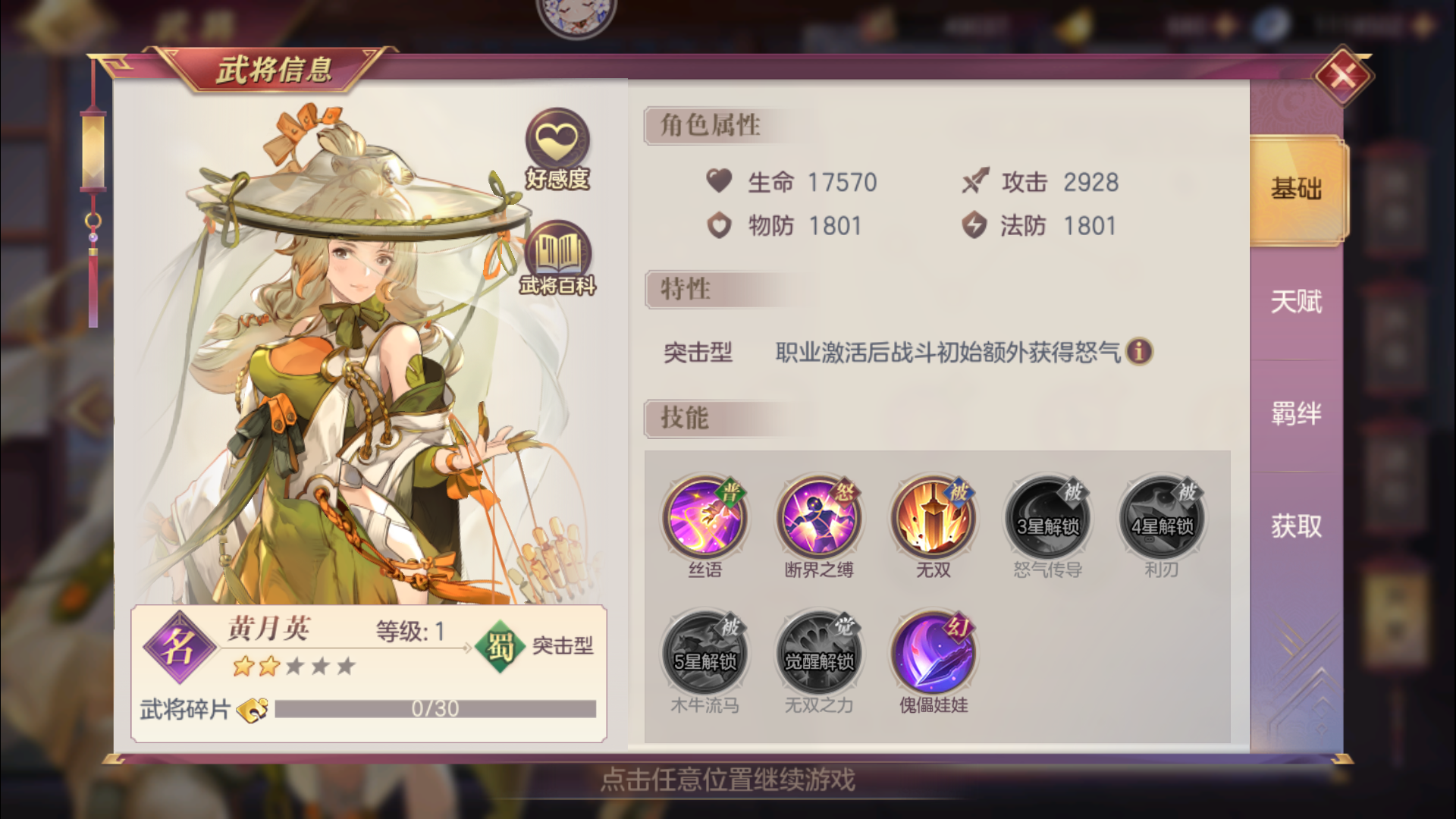Select the 无双 passive skill icon
Image resolution: width=1456 pixels, height=819 pixels.
[x=933, y=518]
